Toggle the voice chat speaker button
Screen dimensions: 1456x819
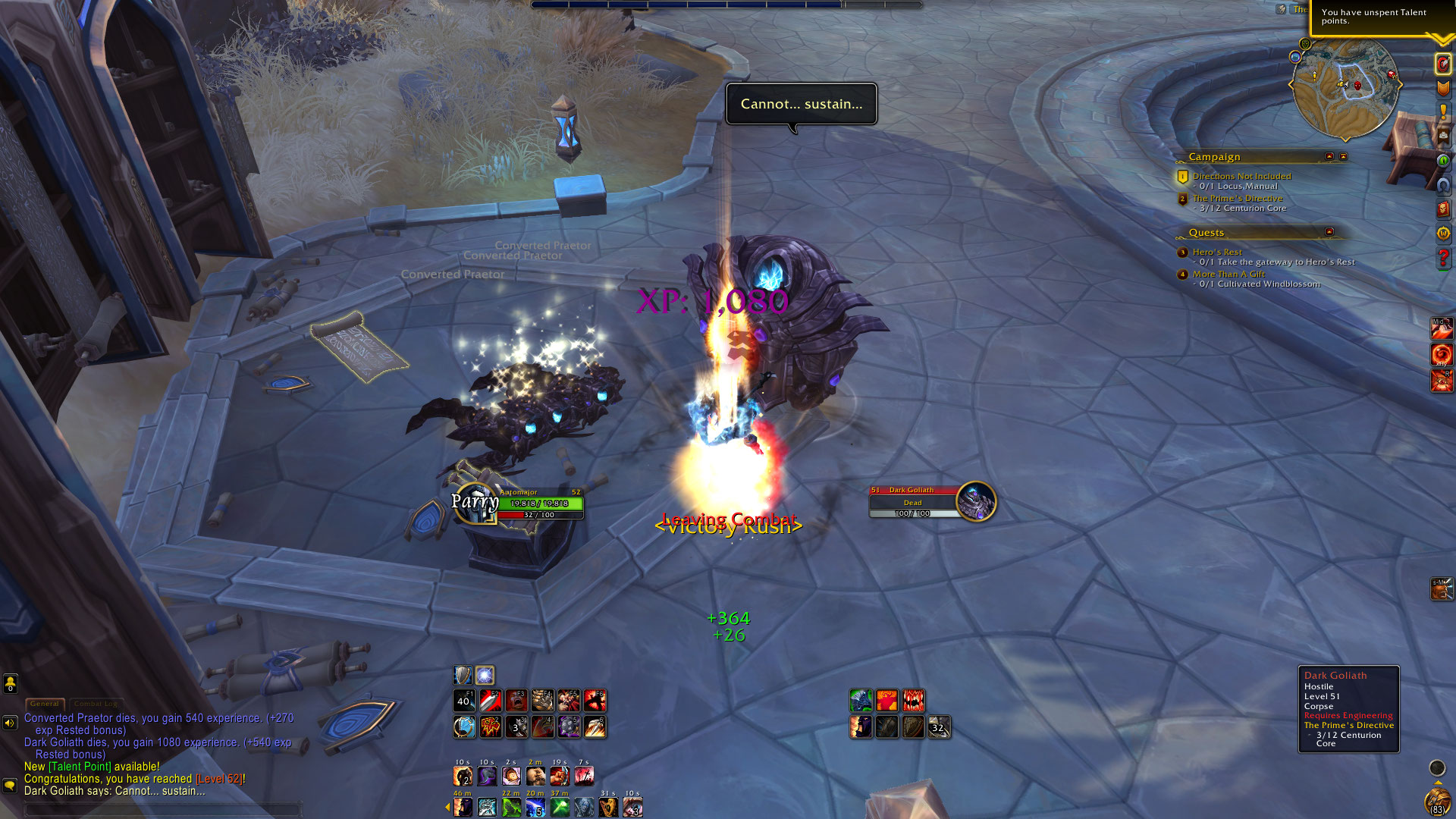tap(10, 723)
